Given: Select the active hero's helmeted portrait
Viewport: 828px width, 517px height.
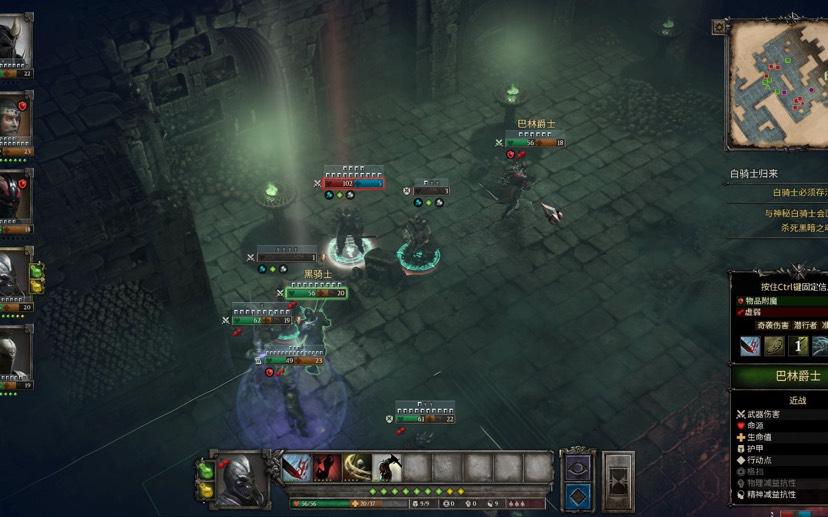Looking at the screenshot, I should pos(239,481).
